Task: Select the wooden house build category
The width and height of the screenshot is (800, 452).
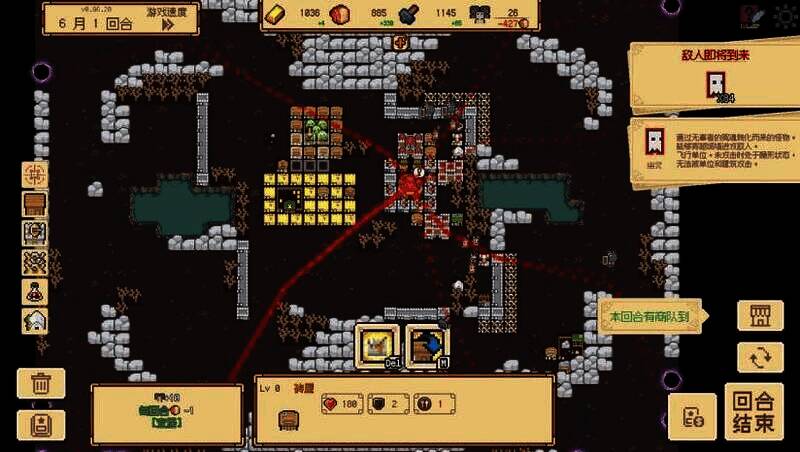Action: pos(36,203)
